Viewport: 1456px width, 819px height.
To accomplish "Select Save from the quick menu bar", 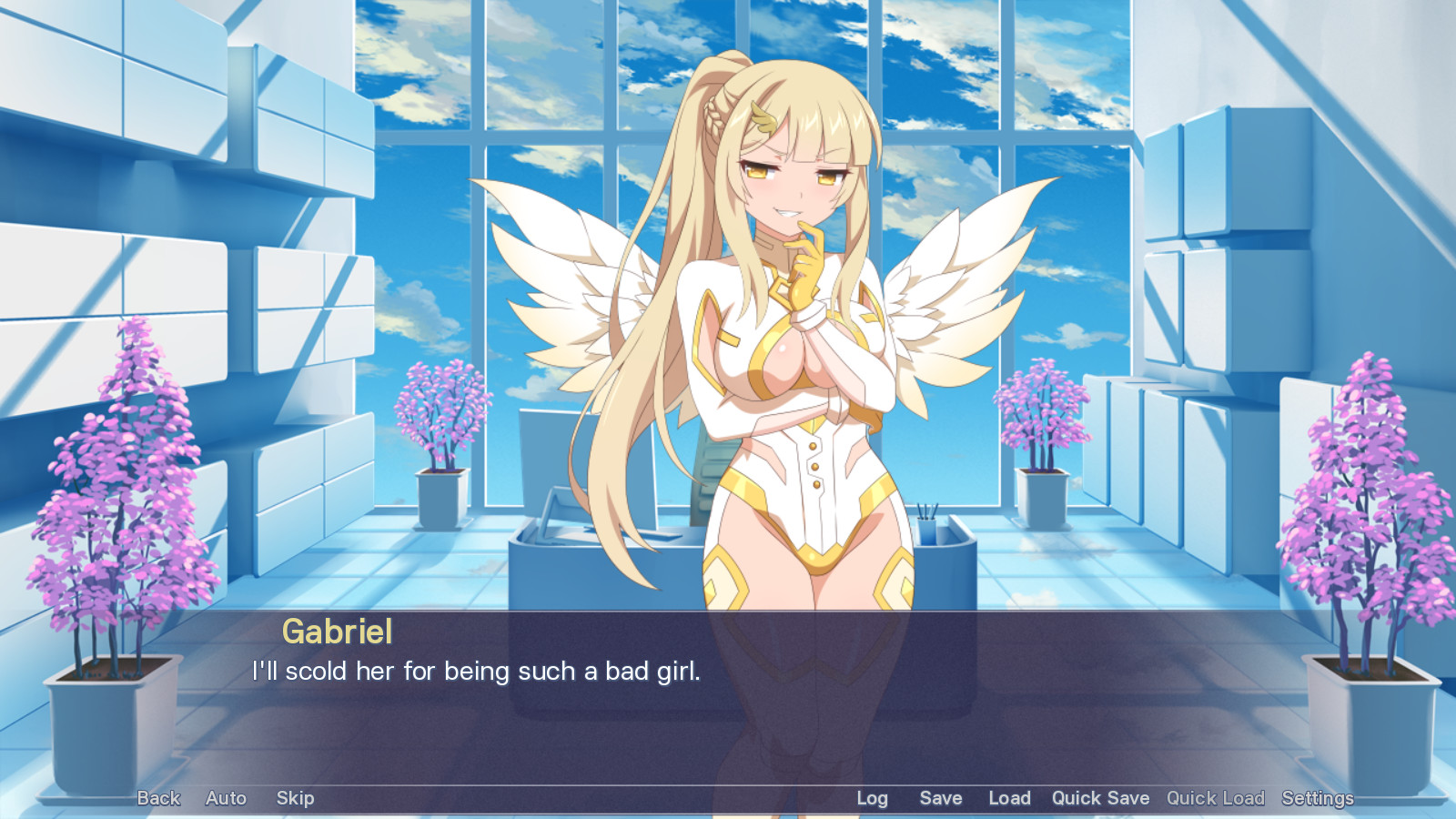I will click(940, 798).
